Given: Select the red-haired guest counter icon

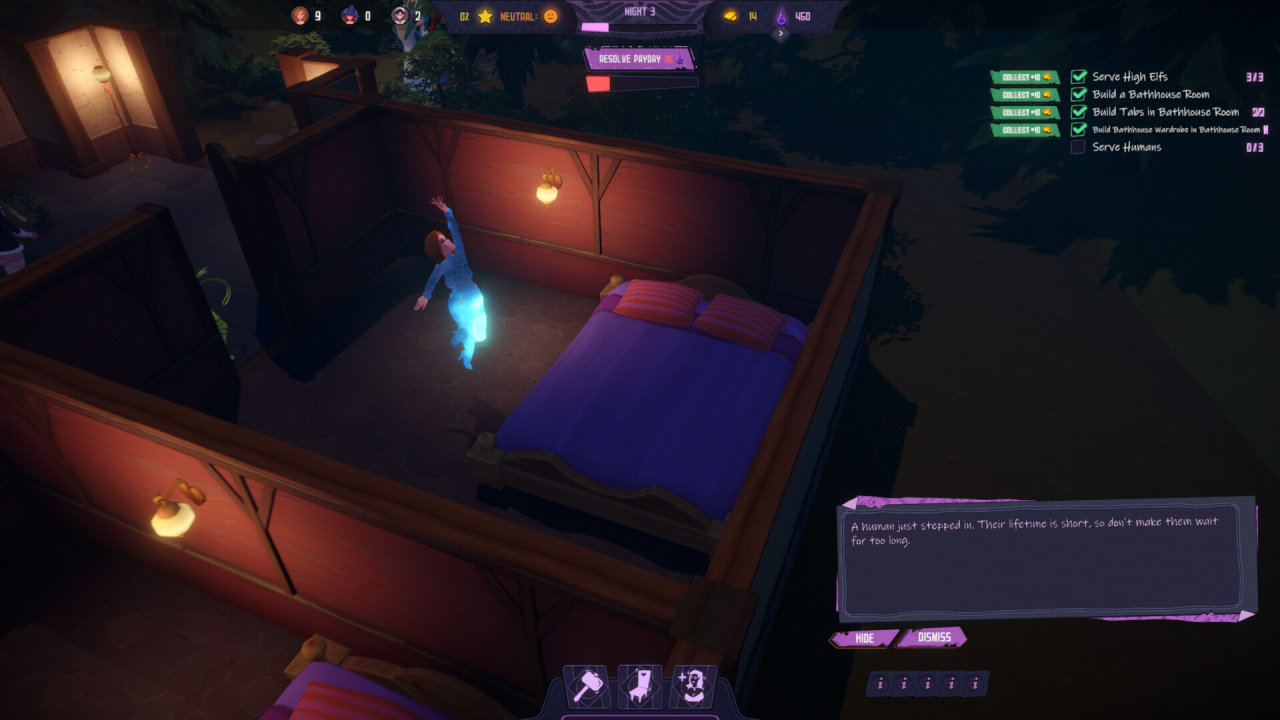Looking at the screenshot, I should pos(299,15).
